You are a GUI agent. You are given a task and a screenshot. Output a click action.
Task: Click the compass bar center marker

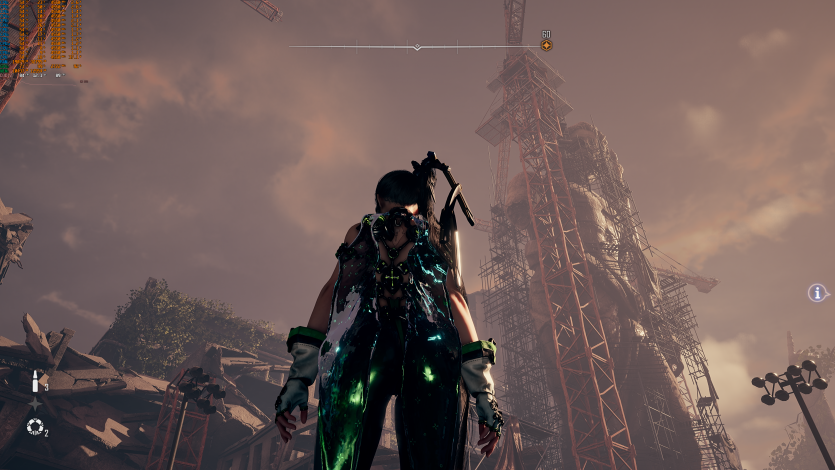tap(418, 46)
